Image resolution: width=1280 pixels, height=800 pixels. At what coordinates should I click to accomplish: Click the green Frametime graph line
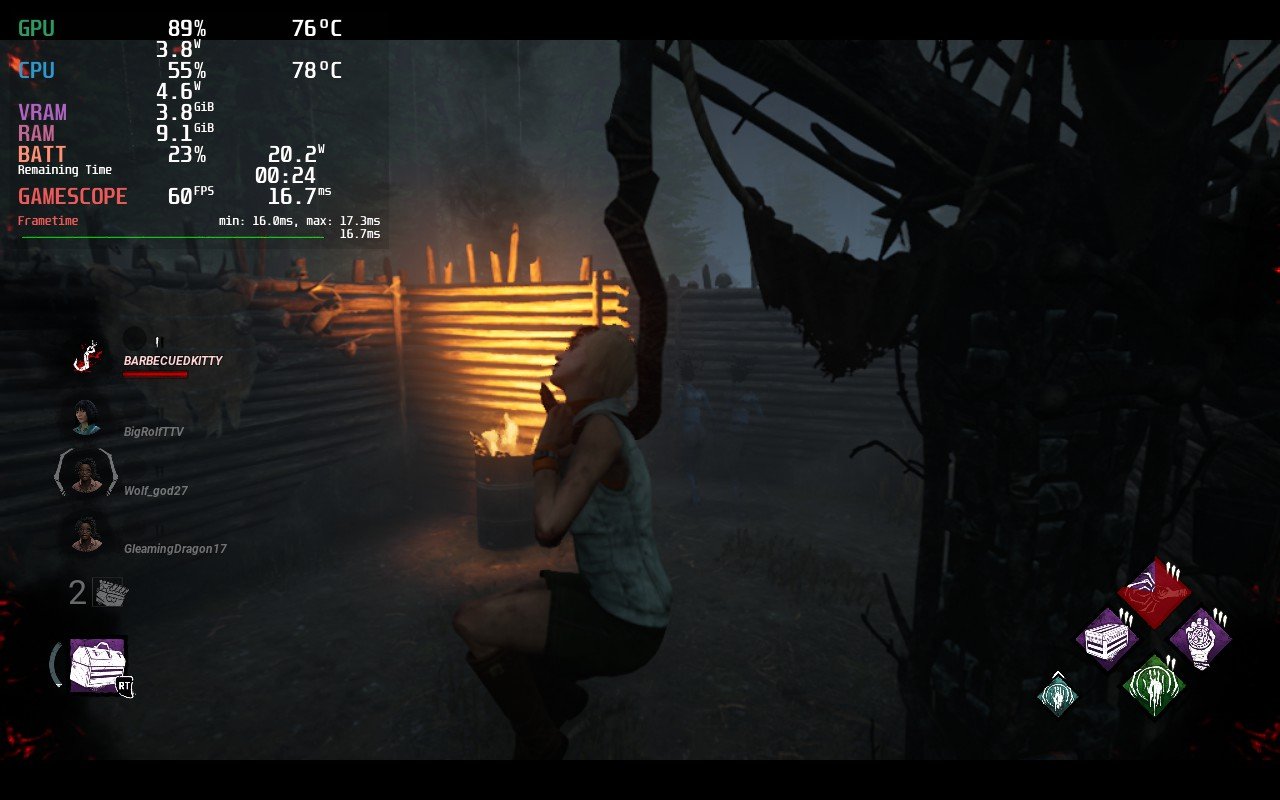pyautogui.click(x=170, y=237)
